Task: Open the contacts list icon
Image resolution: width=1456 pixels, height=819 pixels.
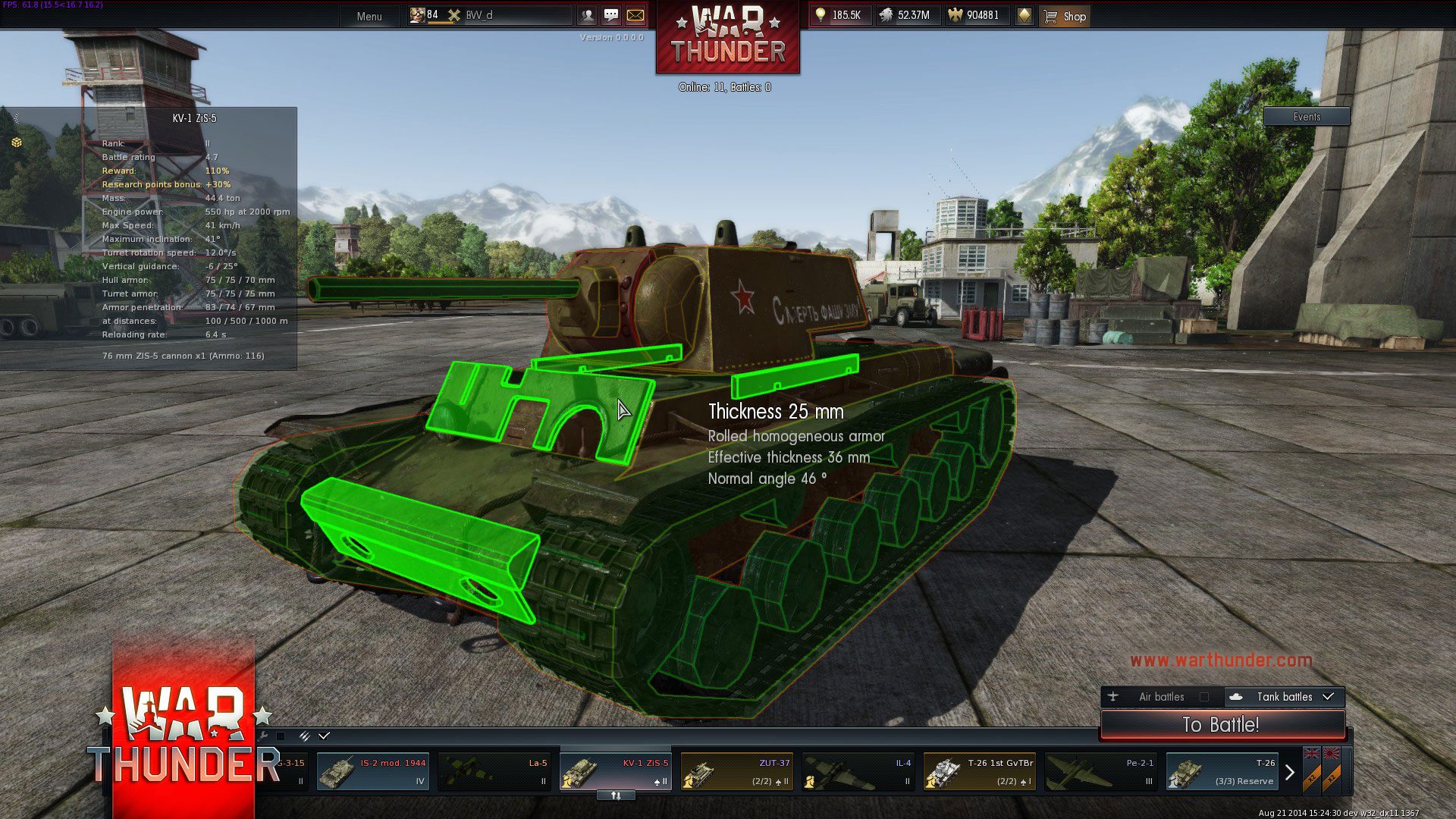Action: click(x=587, y=15)
